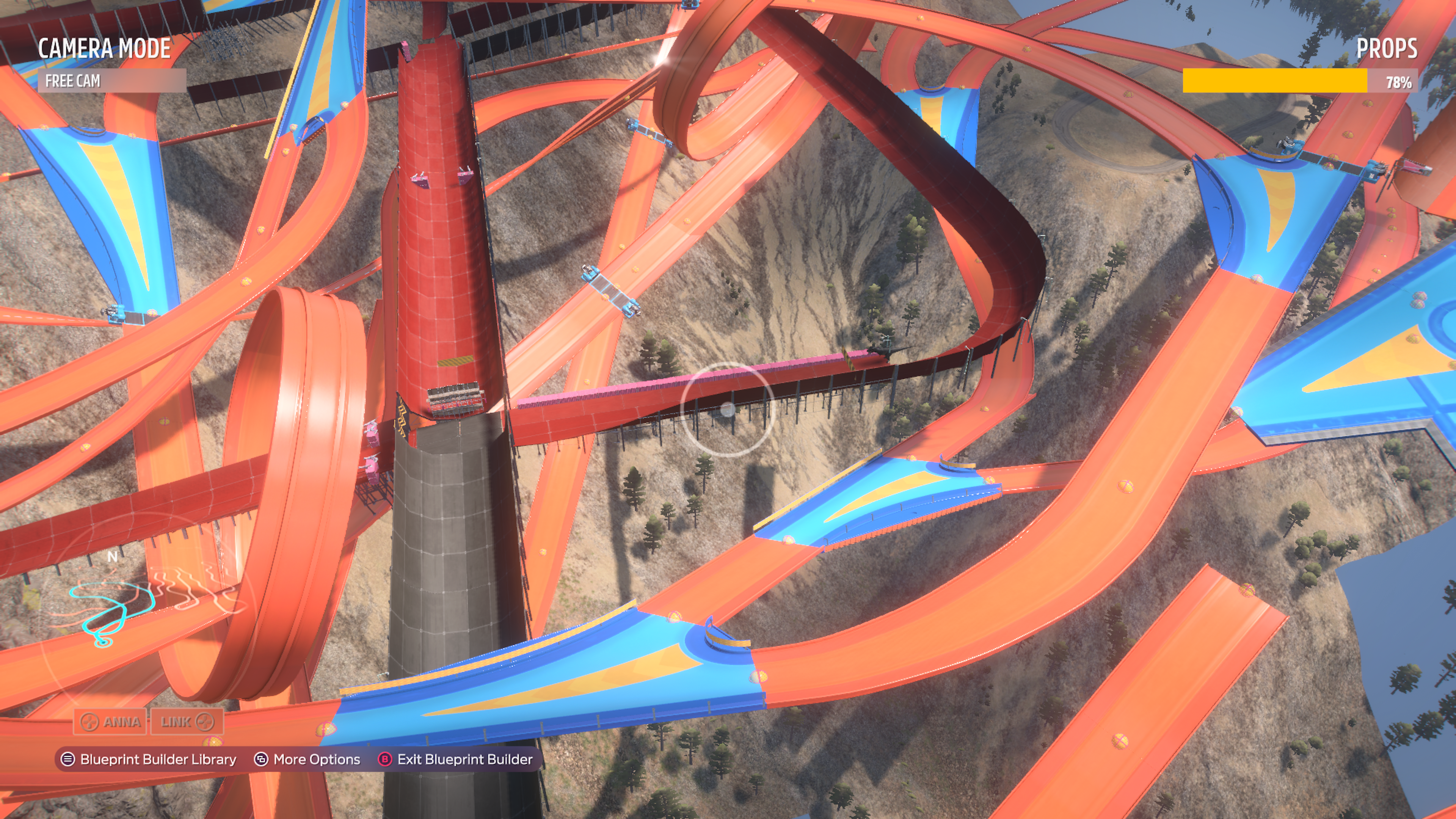The height and width of the screenshot is (819, 1456).
Task: Select the Free Cam camera mode field
Action: pyautogui.click(x=111, y=81)
